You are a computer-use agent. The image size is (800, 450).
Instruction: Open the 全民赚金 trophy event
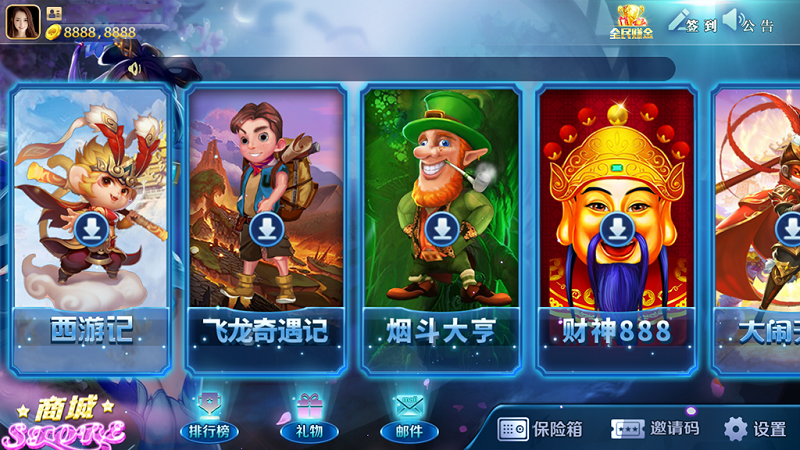631,21
